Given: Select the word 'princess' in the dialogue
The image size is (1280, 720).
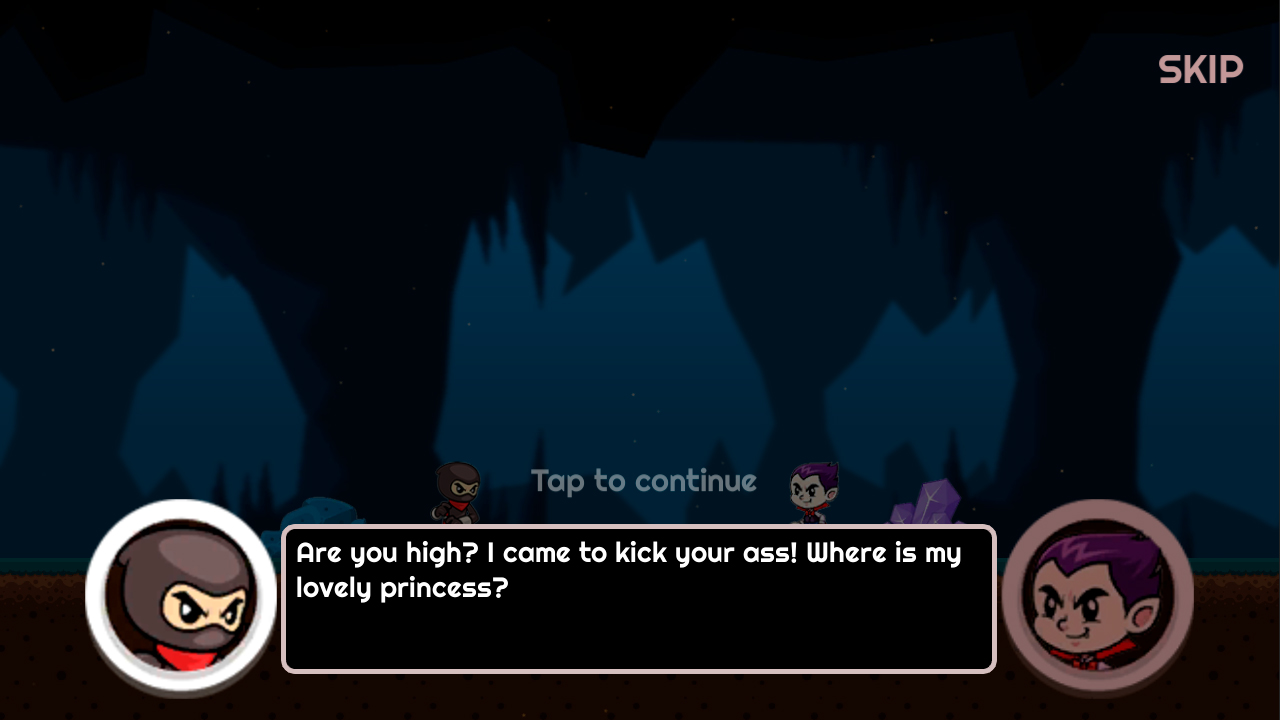Looking at the screenshot, I should coord(438,588).
